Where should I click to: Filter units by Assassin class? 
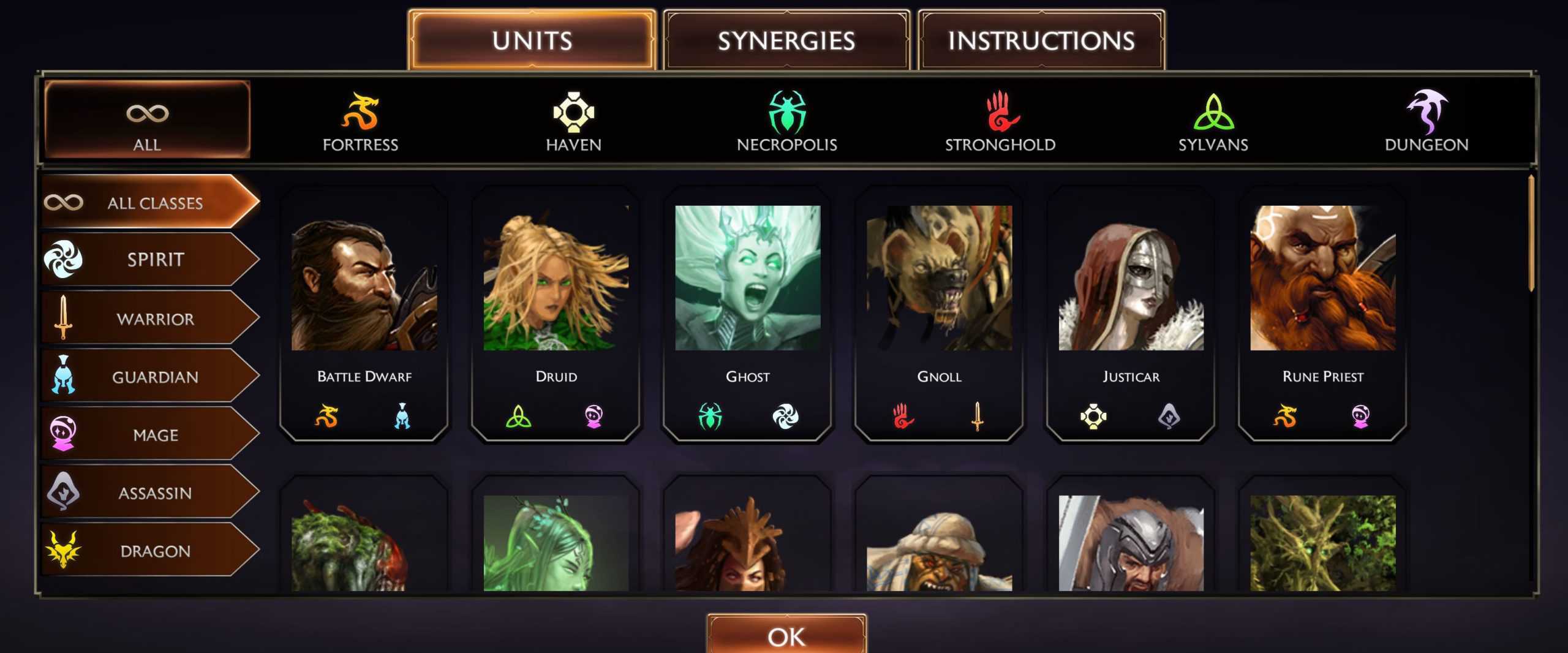click(150, 493)
